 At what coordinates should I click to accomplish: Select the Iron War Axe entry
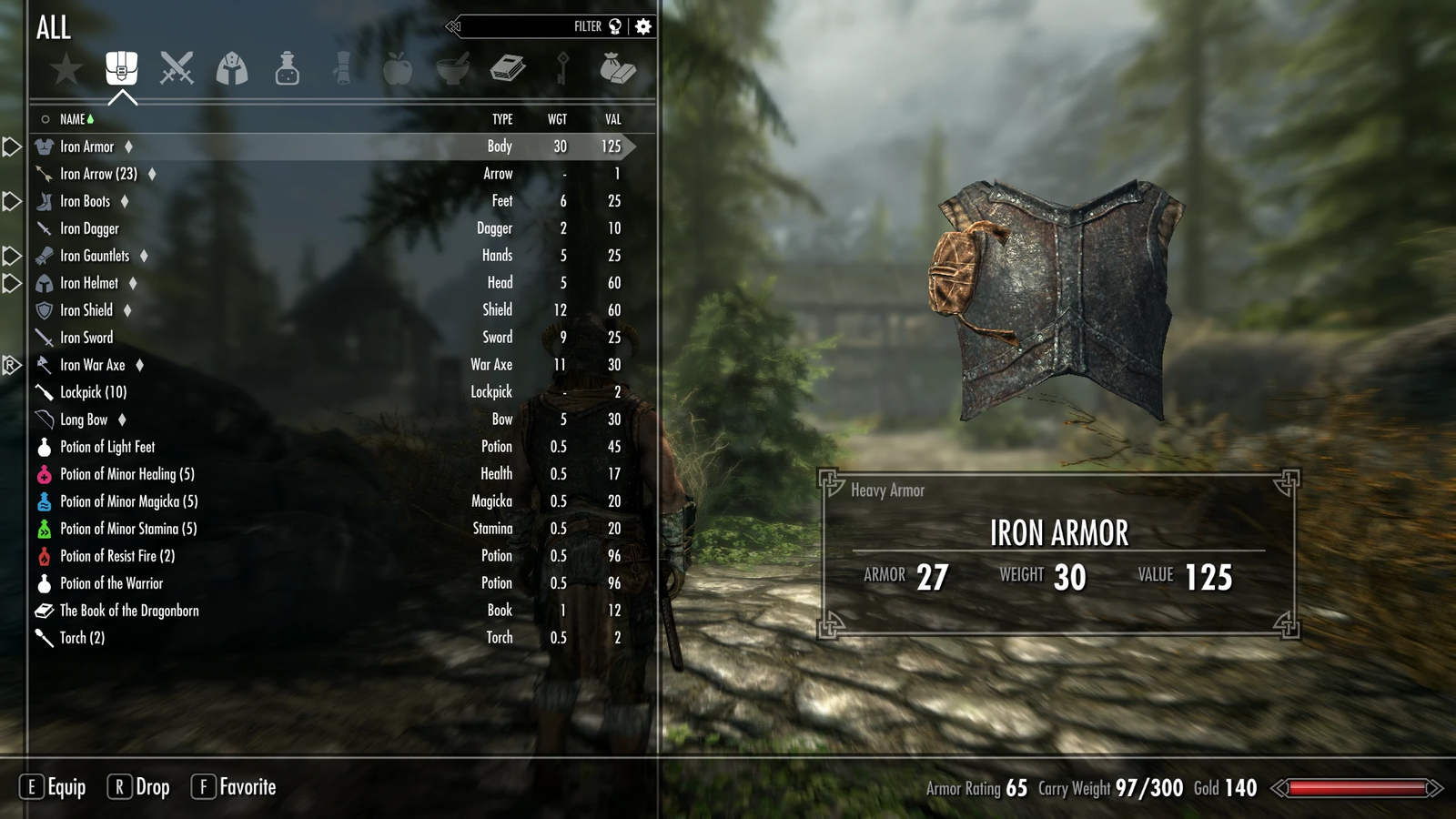92,365
